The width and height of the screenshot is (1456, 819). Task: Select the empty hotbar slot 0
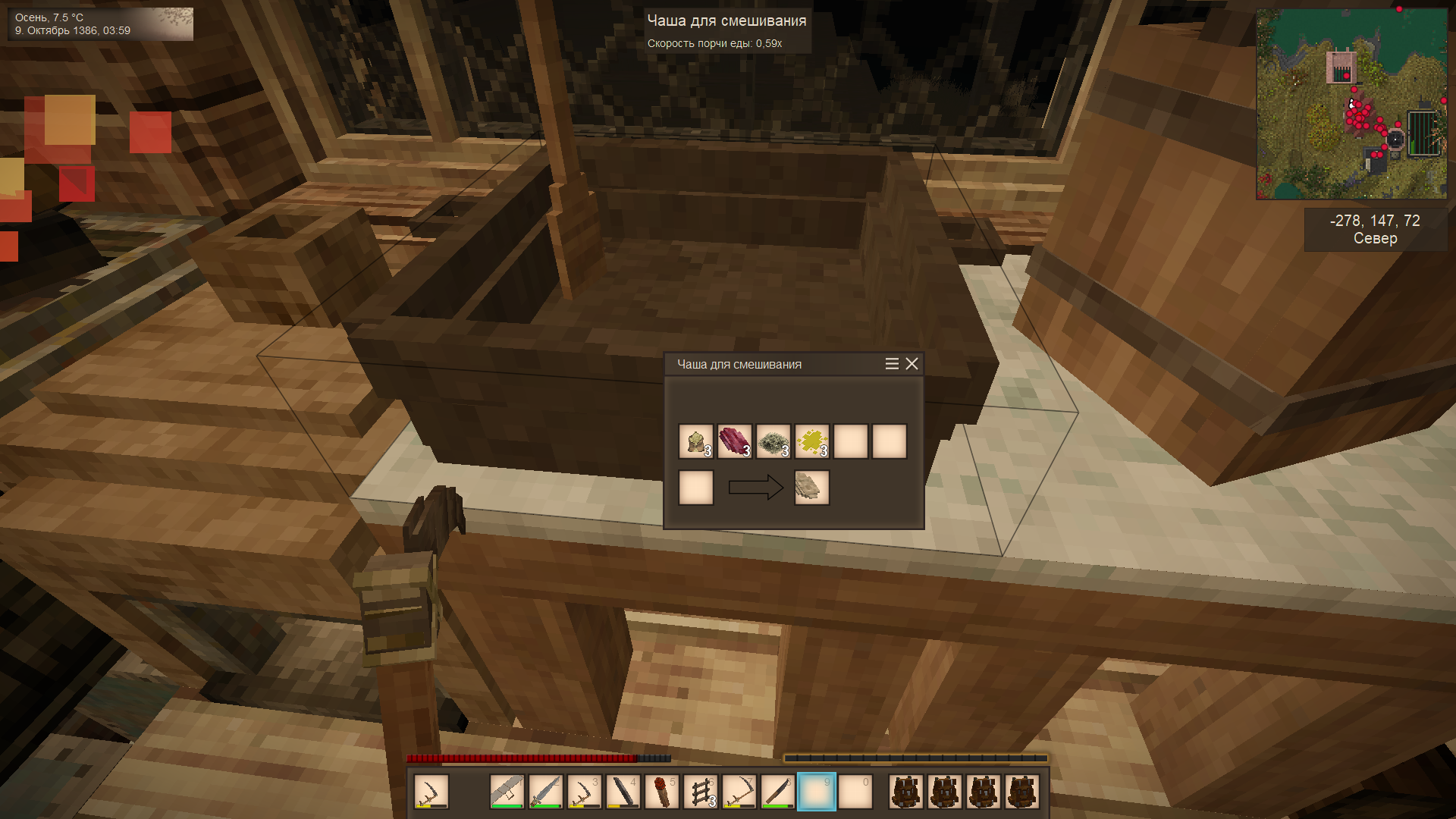(x=855, y=792)
